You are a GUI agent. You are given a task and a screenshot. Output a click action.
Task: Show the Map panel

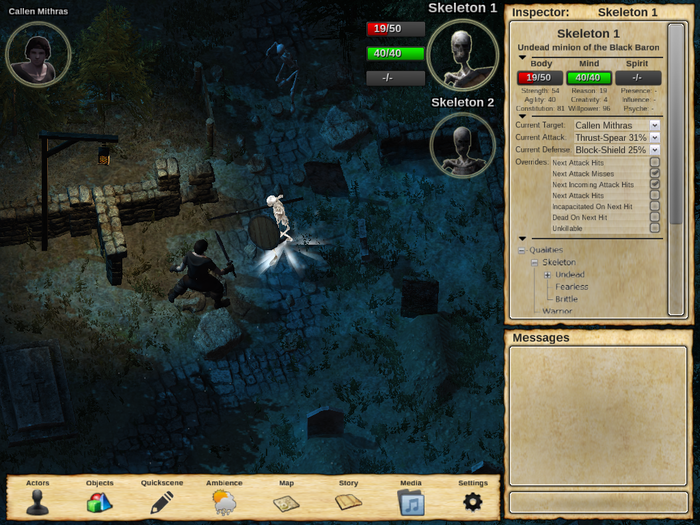[x=286, y=498]
